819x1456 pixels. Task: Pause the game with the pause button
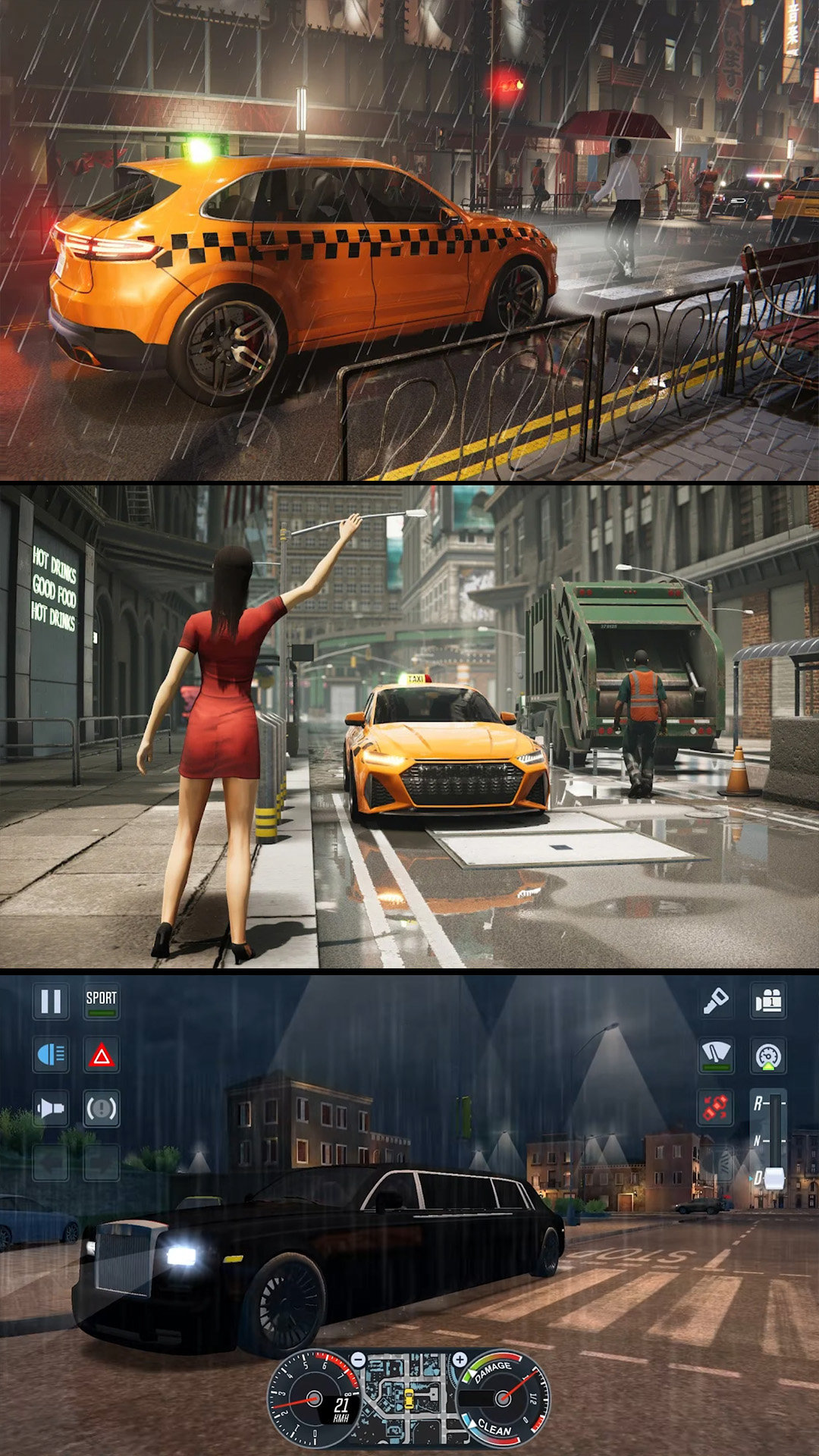[51, 1002]
